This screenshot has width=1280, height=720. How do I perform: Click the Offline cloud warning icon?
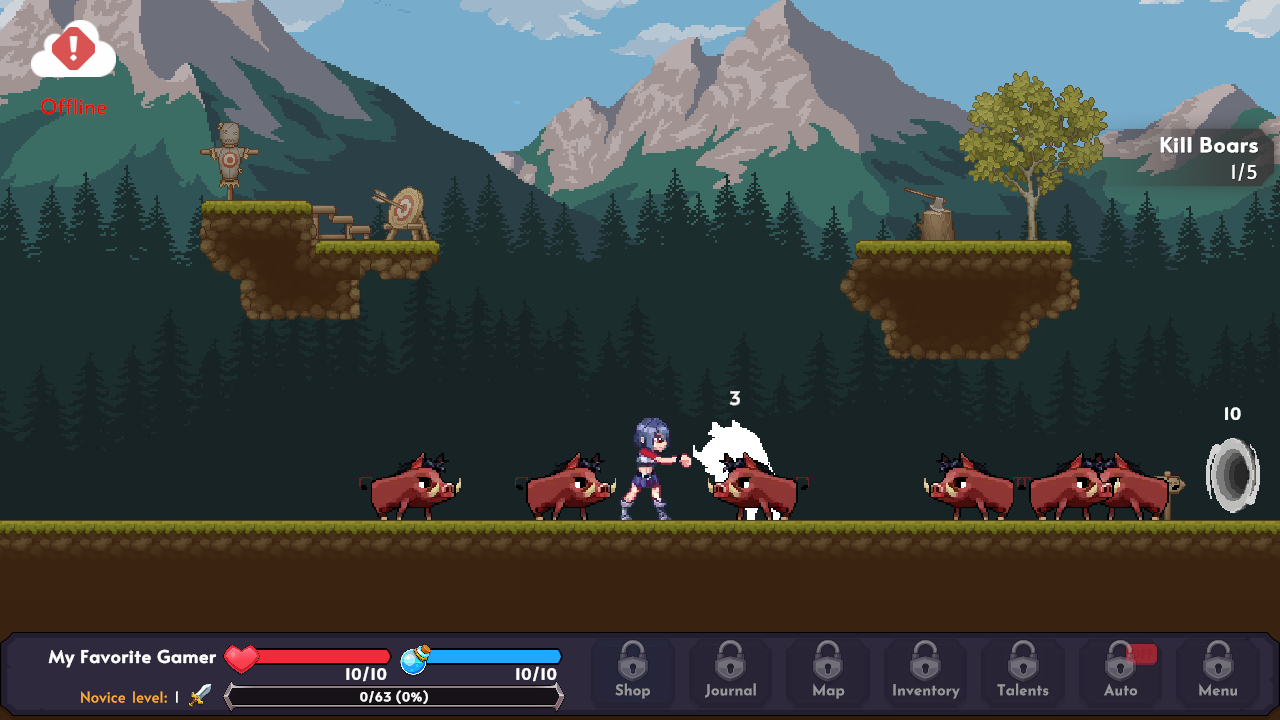[73, 51]
